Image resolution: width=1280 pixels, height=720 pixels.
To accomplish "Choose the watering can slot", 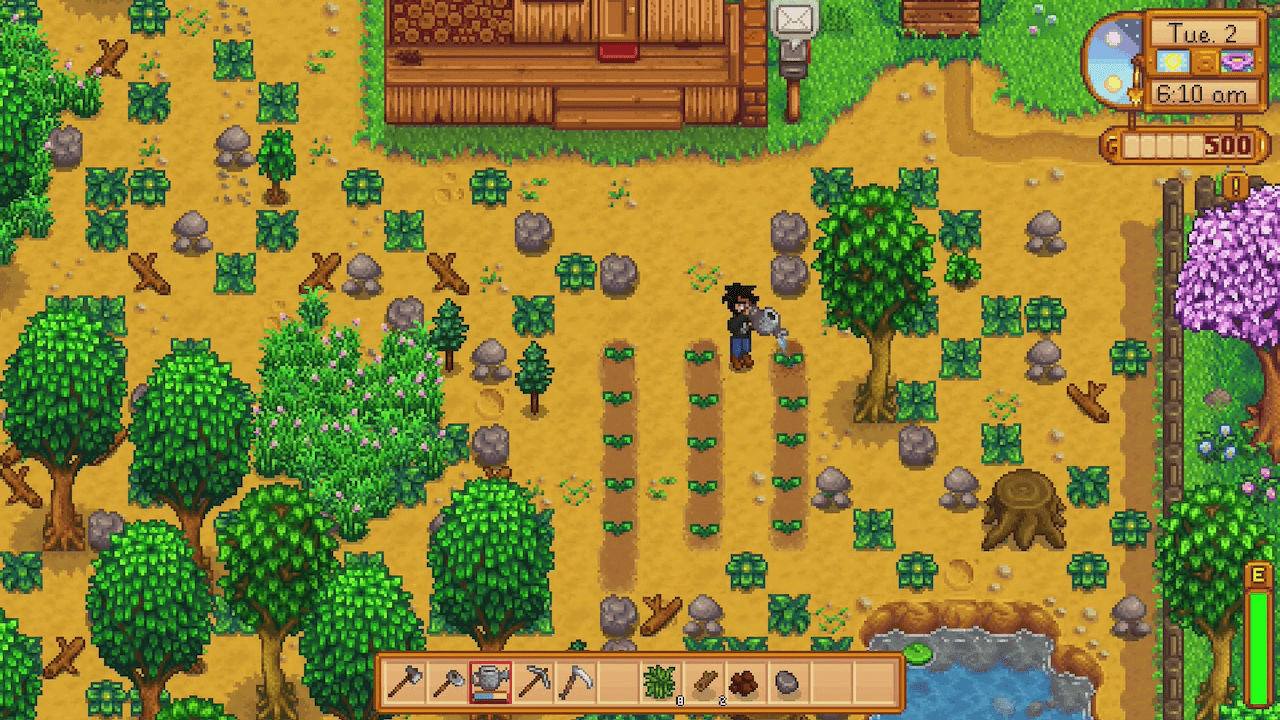I will click(x=490, y=683).
